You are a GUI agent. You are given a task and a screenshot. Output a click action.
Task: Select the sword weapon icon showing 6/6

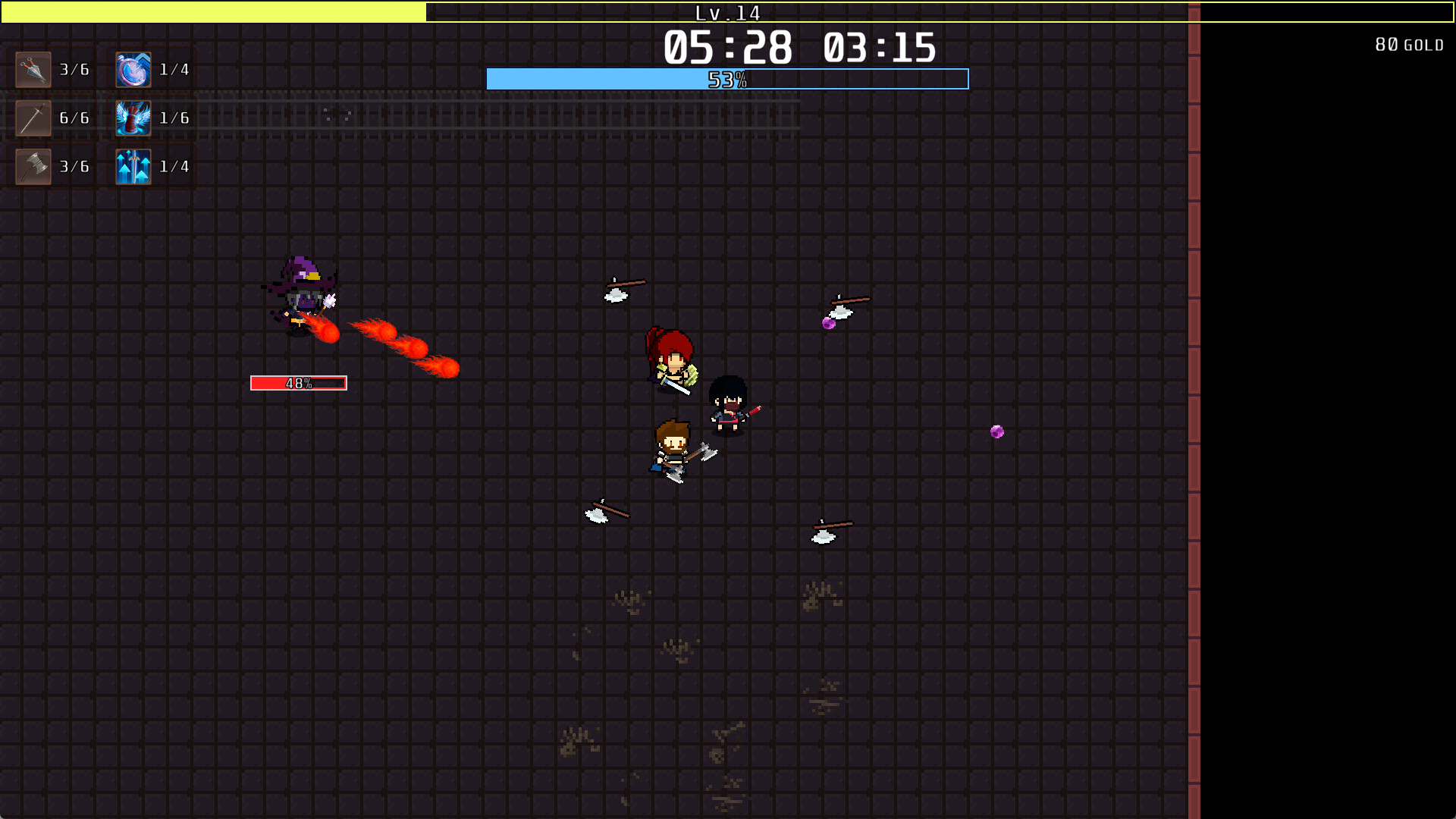point(32,118)
